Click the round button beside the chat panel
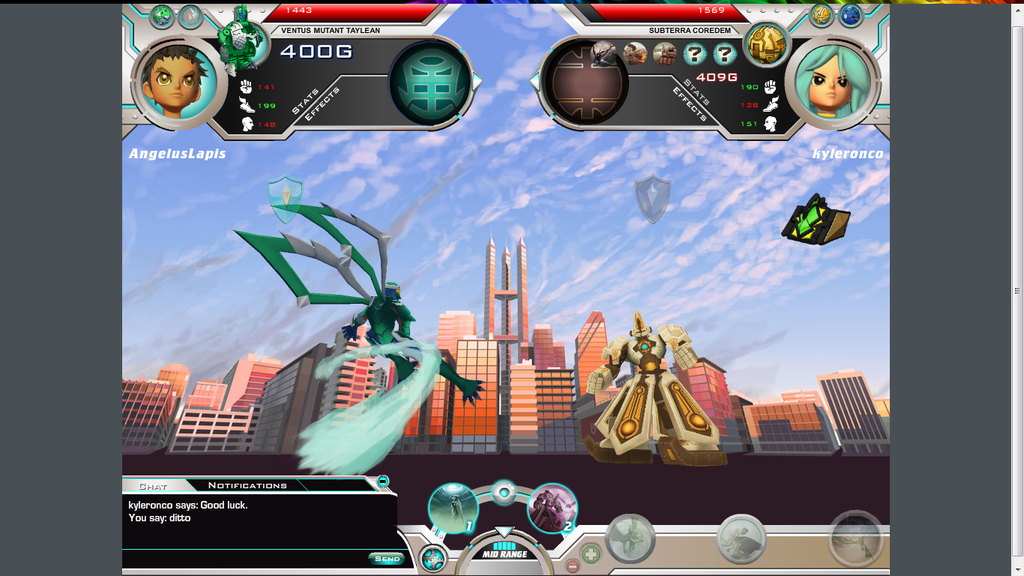This screenshot has height=576, width=1024. (x=433, y=560)
